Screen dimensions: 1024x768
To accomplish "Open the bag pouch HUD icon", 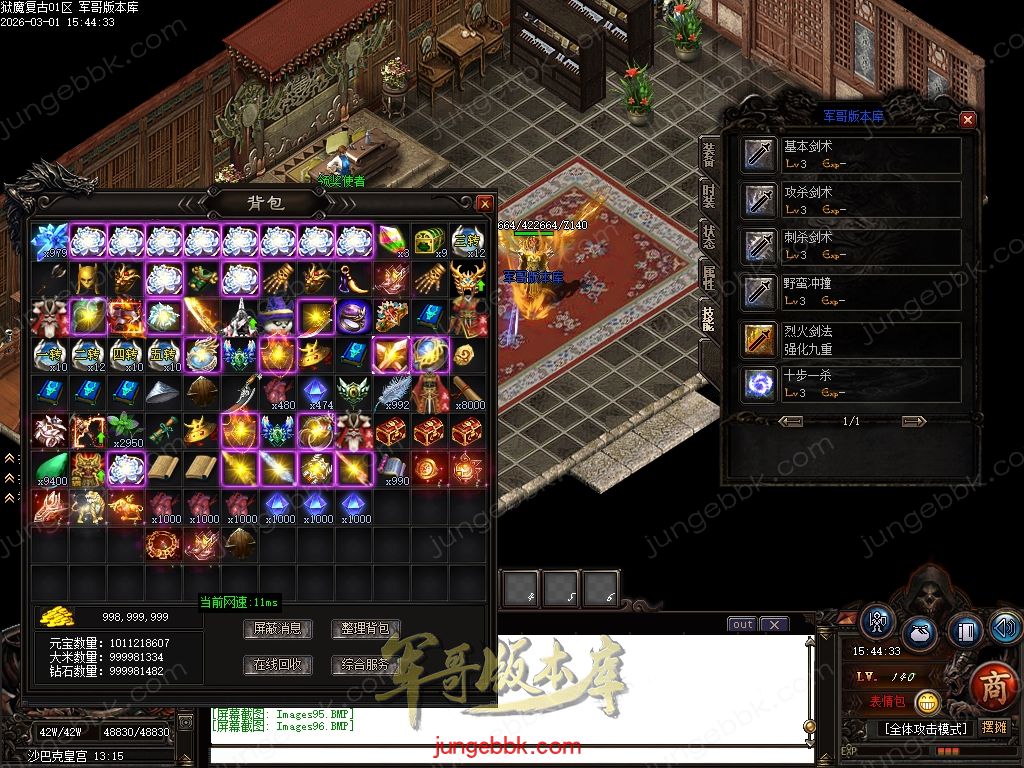I will [920, 635].
